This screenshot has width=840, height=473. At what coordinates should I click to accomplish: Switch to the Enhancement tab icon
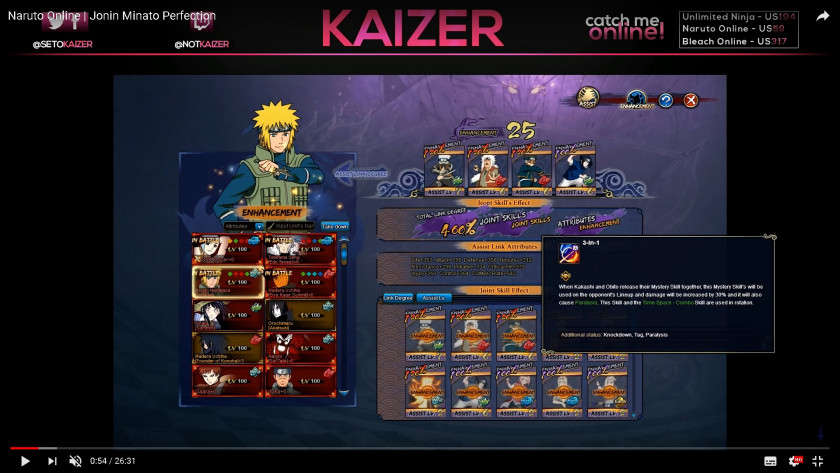click(x=636, y=100)
